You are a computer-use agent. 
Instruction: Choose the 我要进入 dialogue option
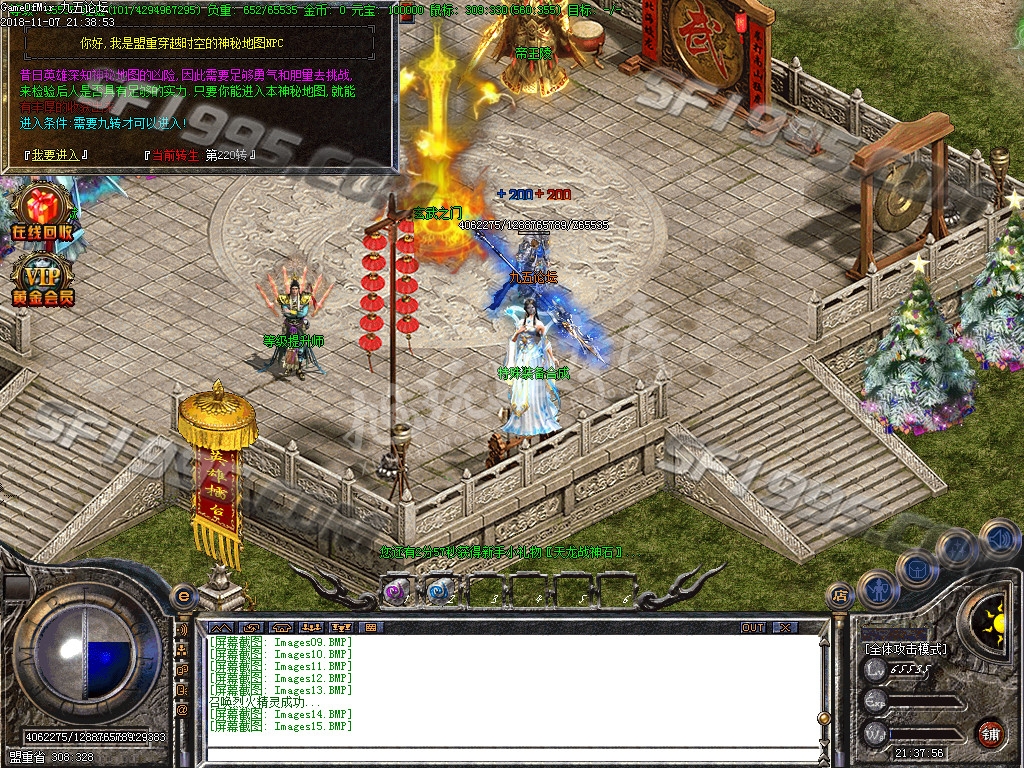tap(54, 155)
